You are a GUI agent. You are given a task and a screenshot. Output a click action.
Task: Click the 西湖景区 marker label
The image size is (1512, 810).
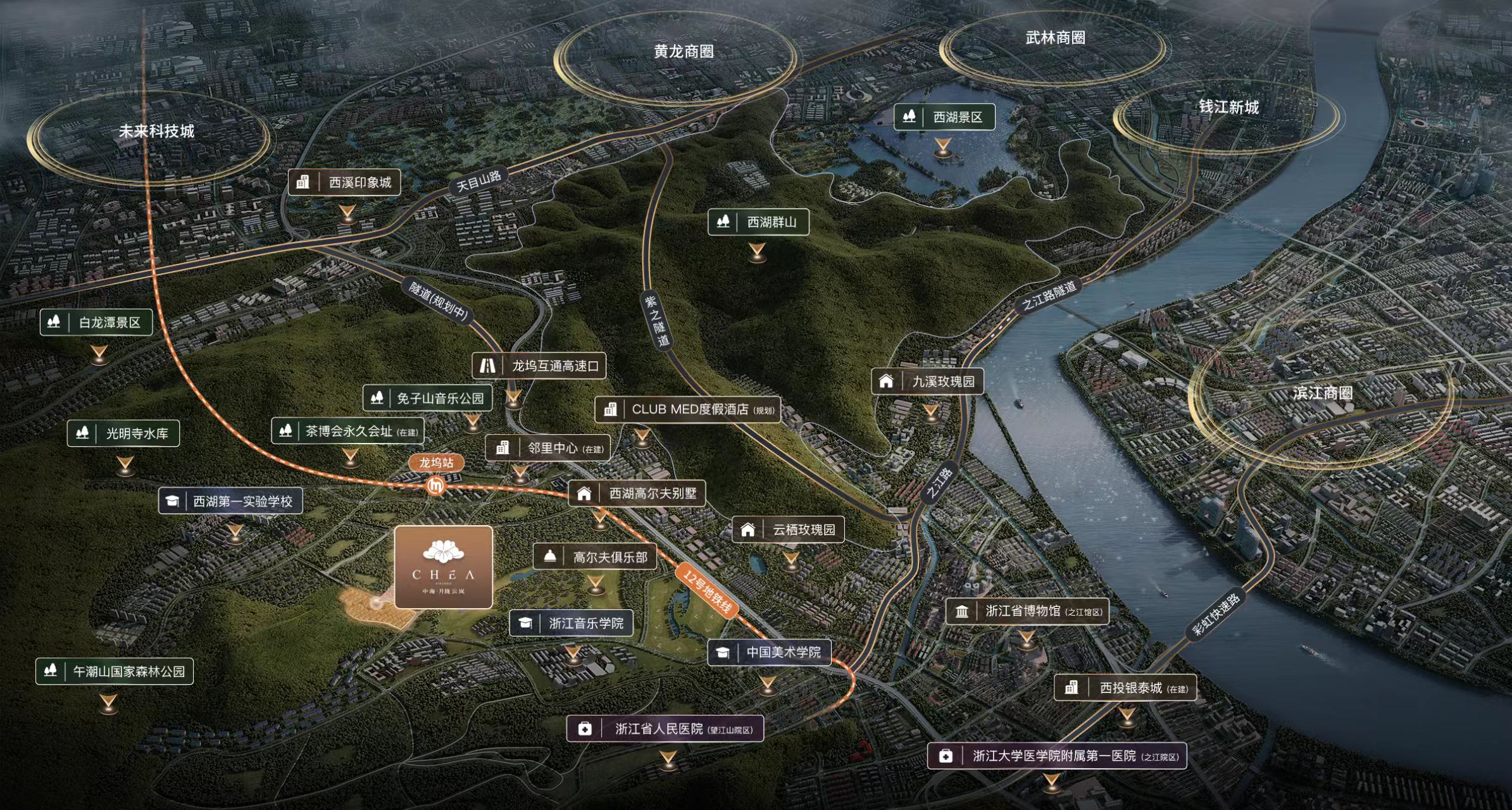944,117
